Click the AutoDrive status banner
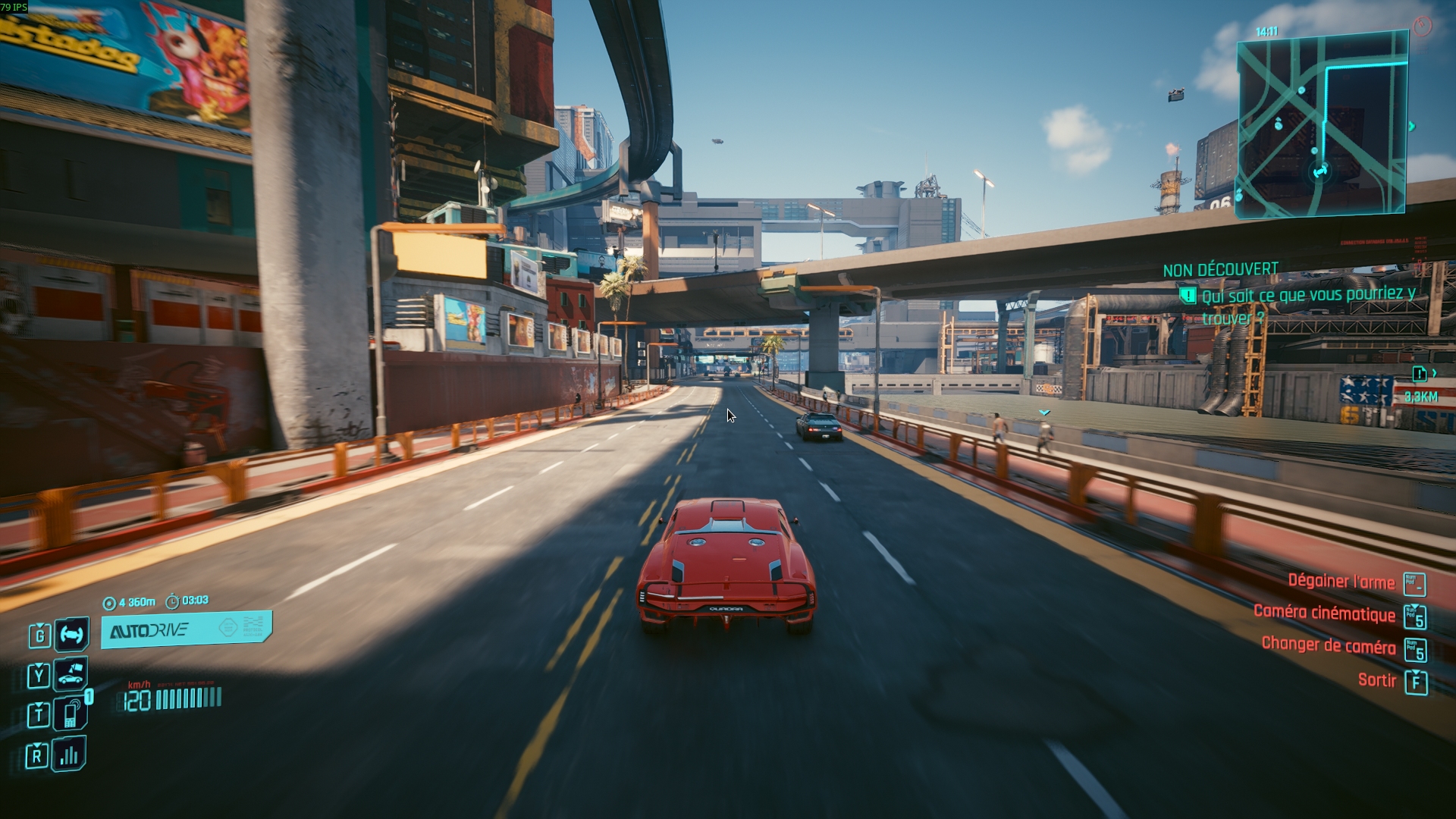 coord(186,629)
